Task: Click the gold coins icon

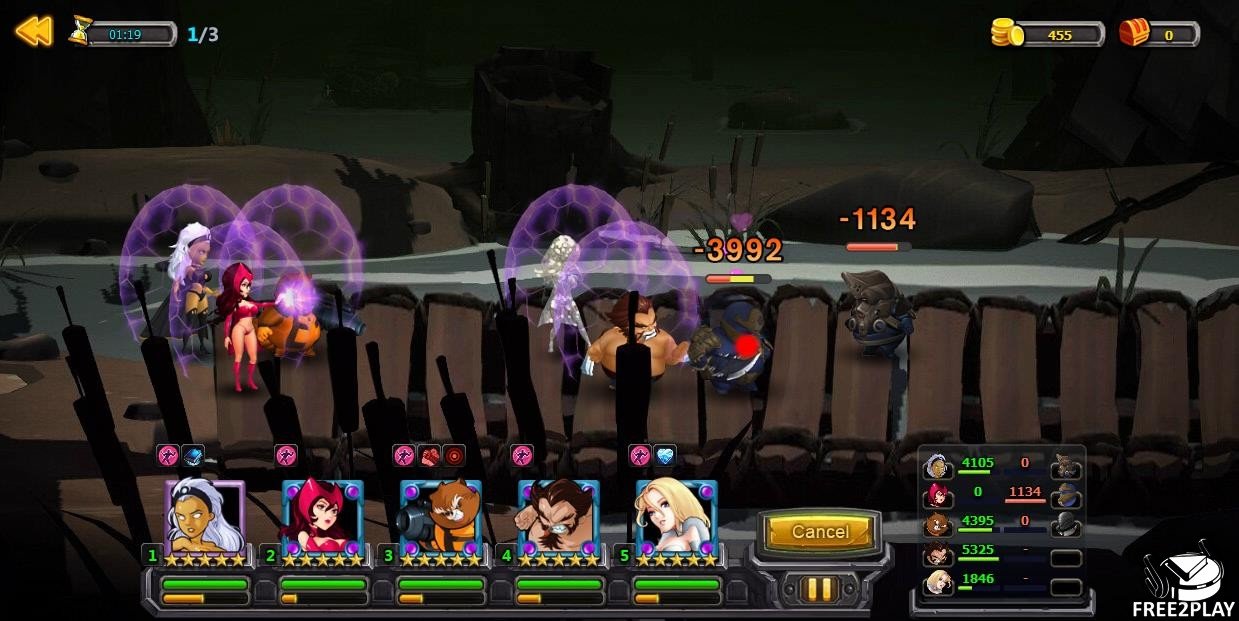Action: (1008, 33)
